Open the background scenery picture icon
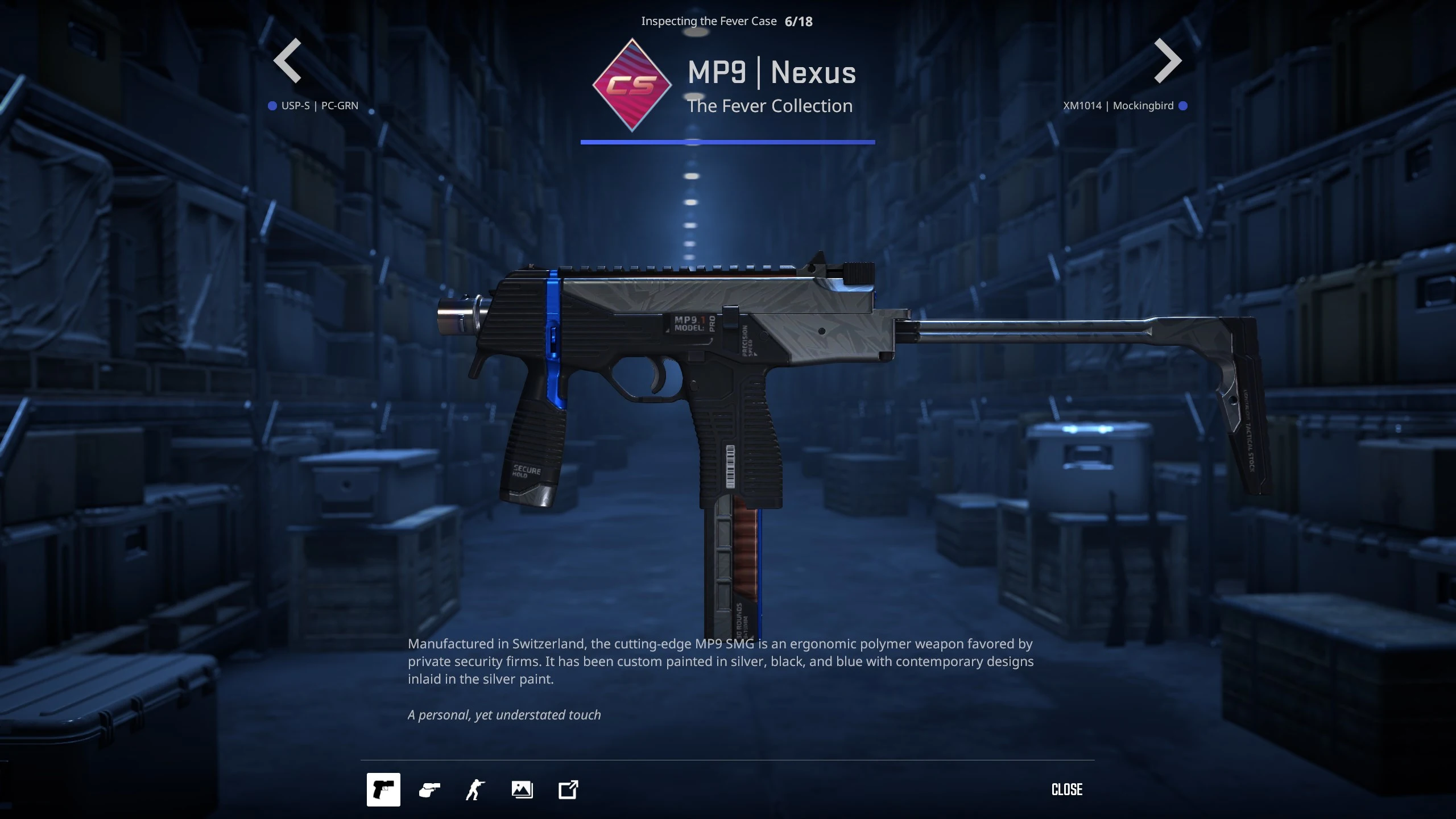This screenshot has height=819, width=1456. coord(522,789)
